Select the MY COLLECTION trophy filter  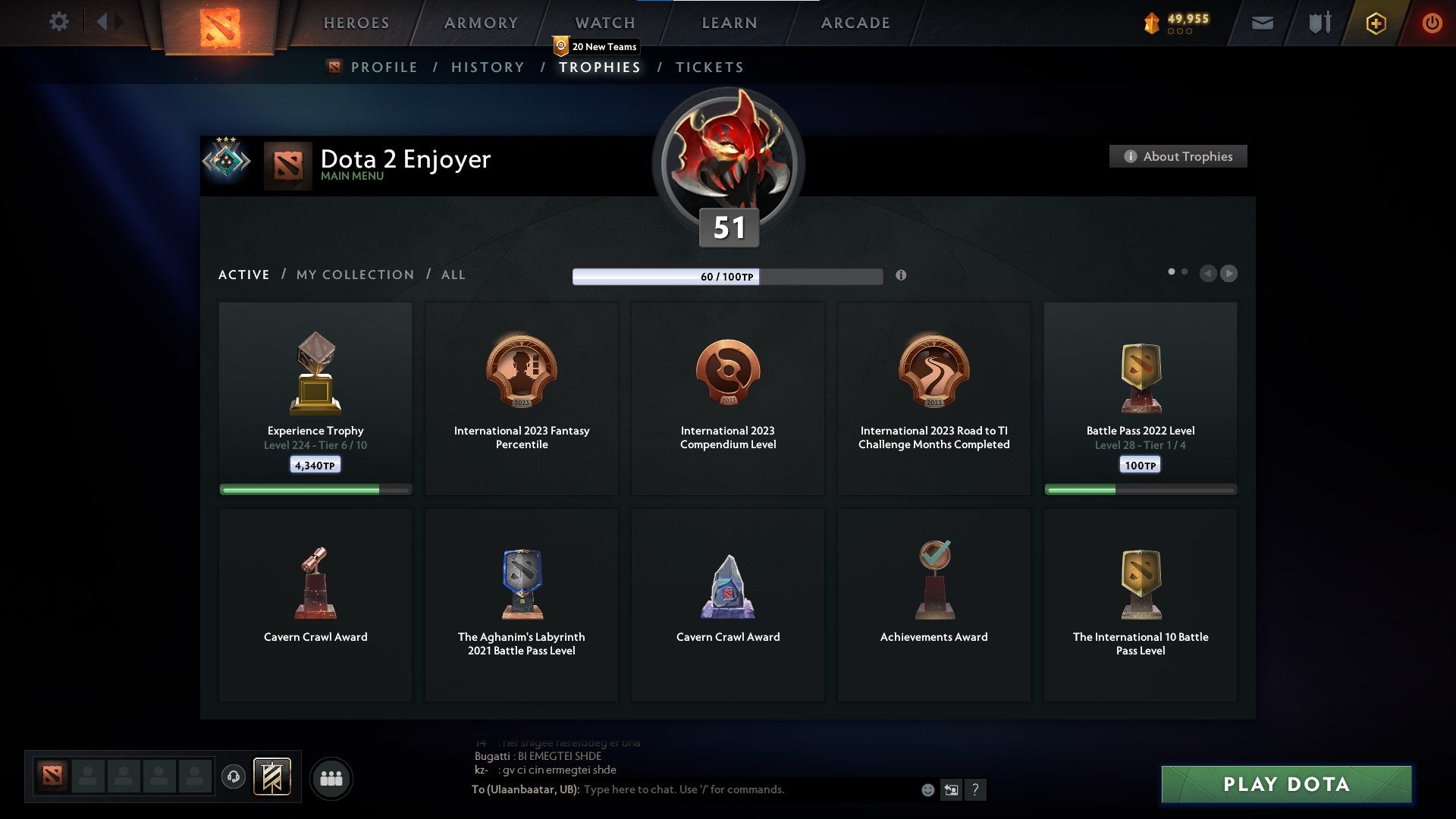tap(354, 275)
